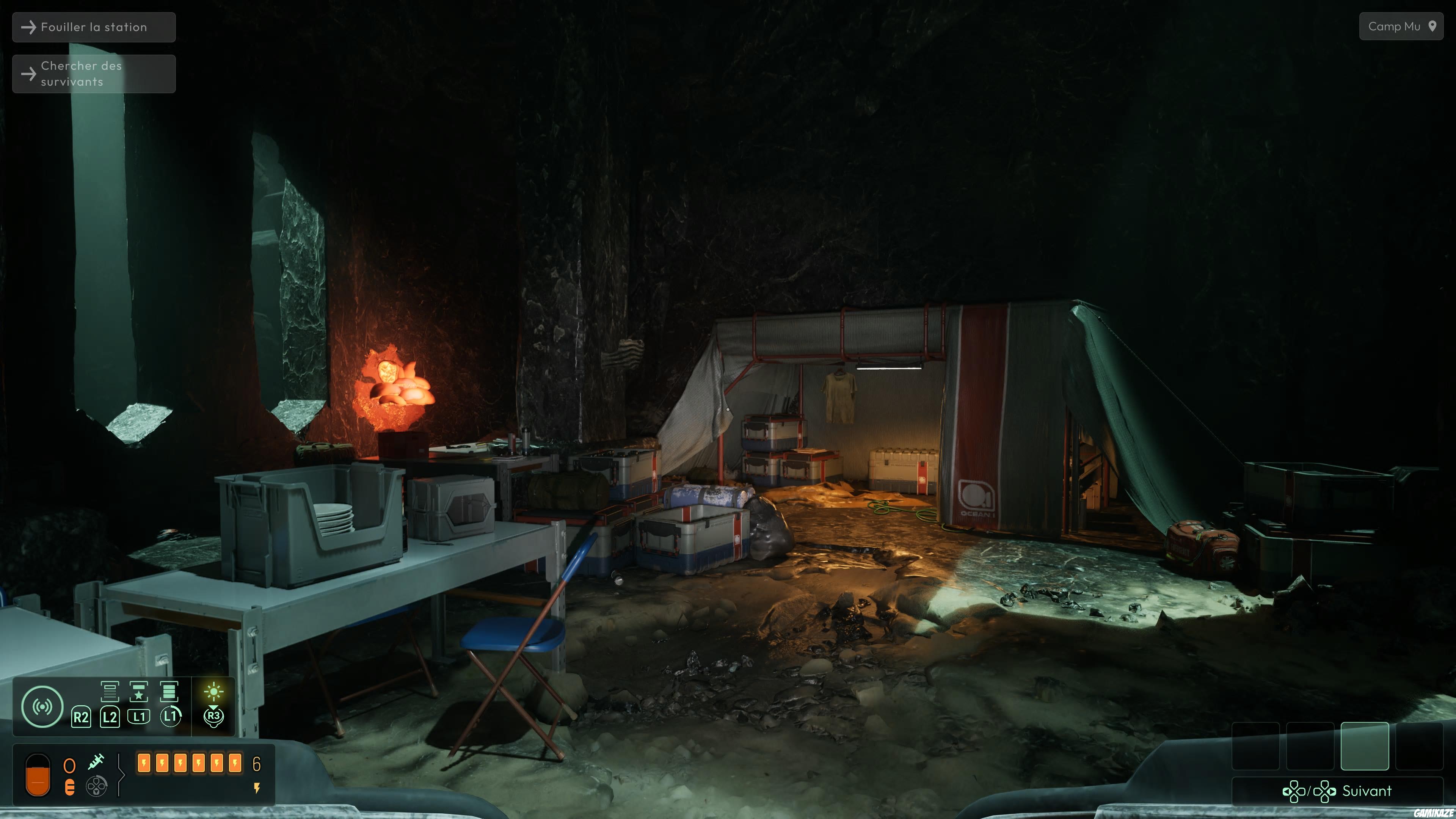Toggle the sun-shaped flashlight icon
This screenshot has width=1456, height=819.
[x=213, y=692]
